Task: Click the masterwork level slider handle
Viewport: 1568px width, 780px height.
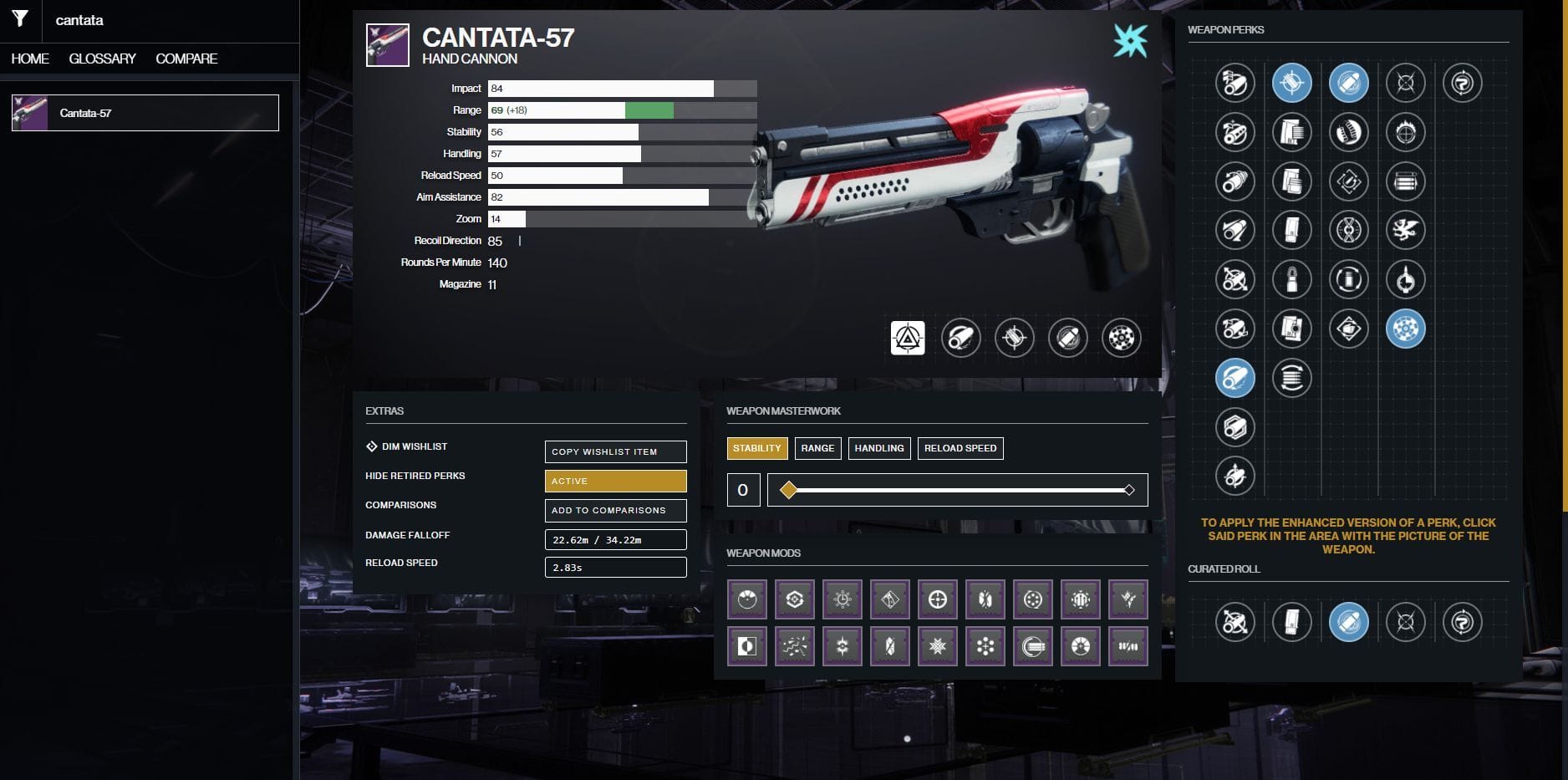Action: tap(789, 491)
